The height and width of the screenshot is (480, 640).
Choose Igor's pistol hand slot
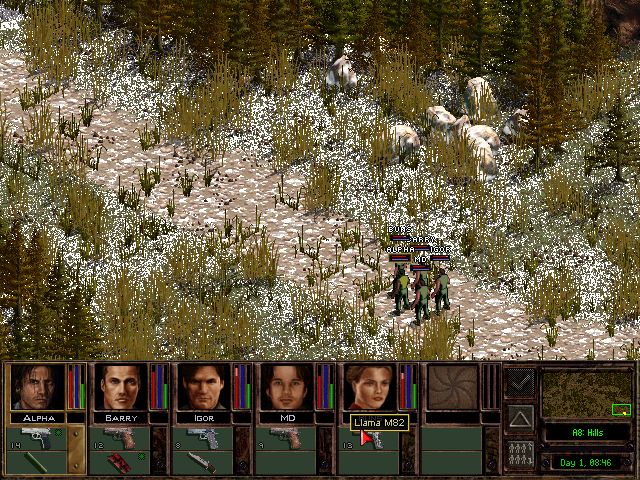click(x=204, y=438)
